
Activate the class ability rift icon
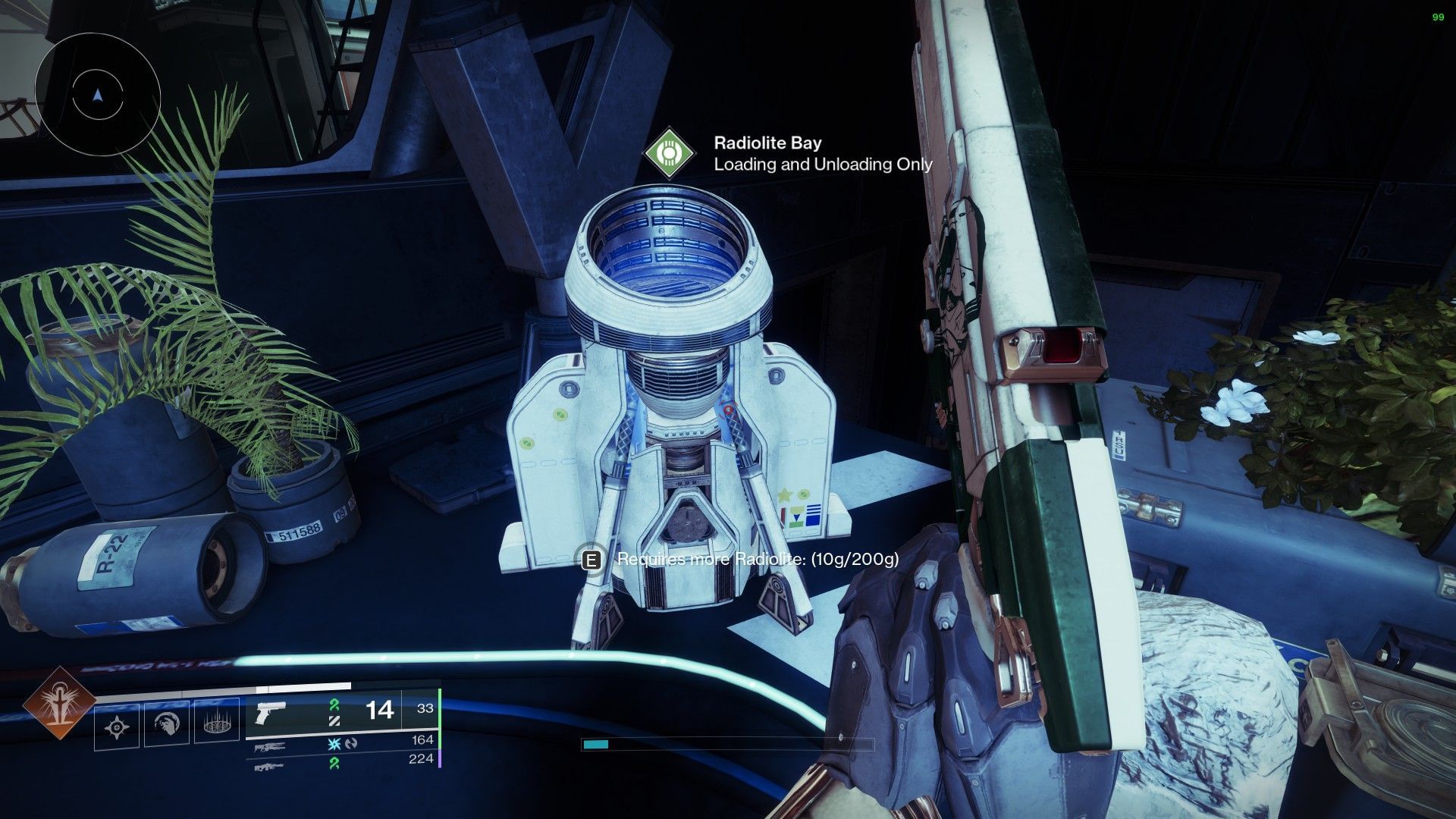[217, 725]
